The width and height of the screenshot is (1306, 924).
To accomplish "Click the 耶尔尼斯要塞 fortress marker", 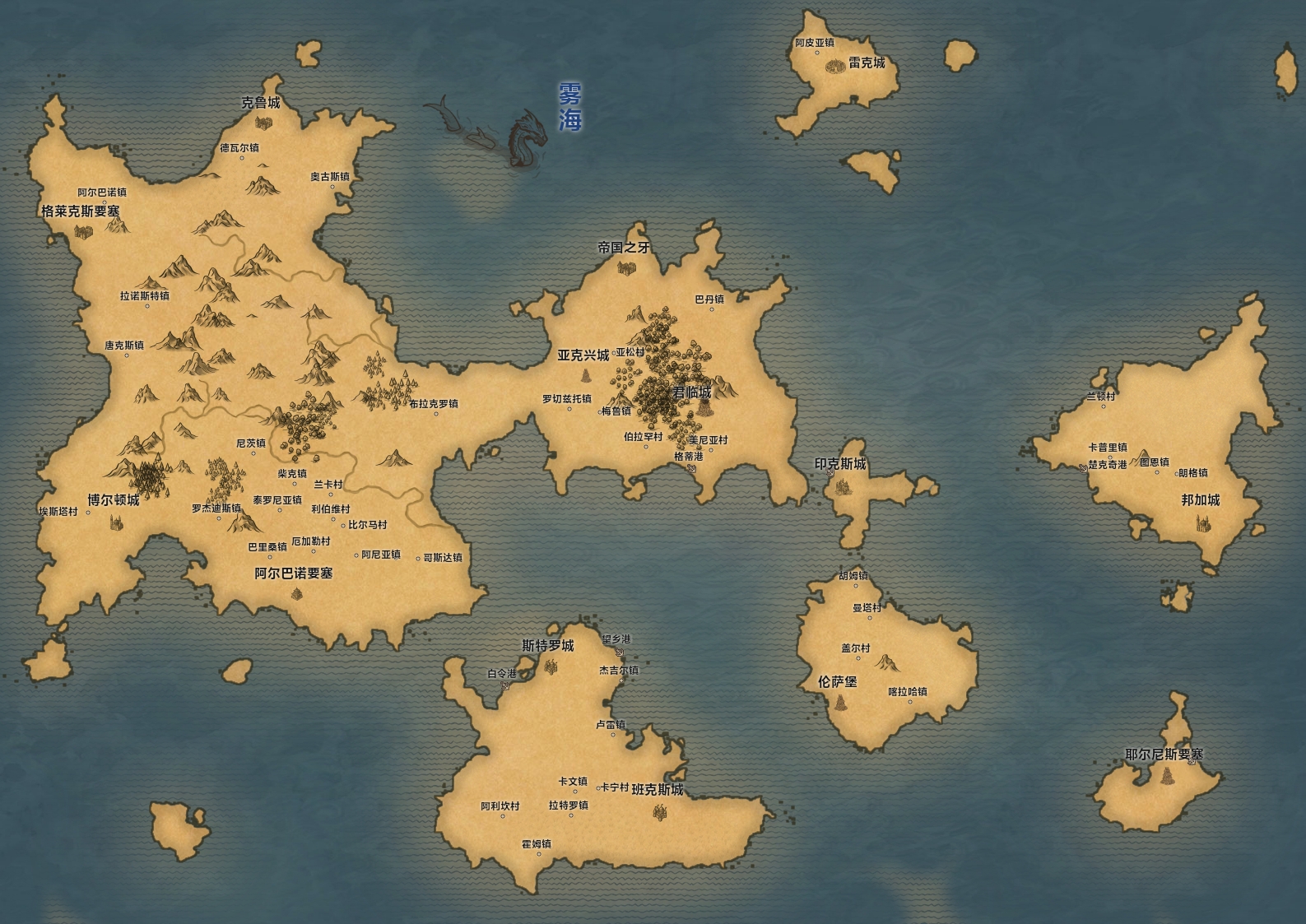I will pos(1166,776).
